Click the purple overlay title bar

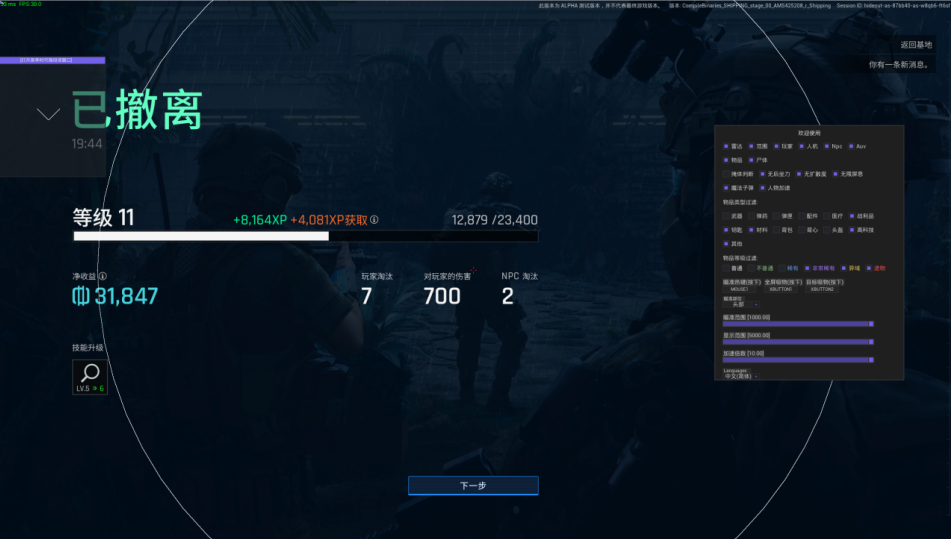pyautogui.click(x=59, y=60)
